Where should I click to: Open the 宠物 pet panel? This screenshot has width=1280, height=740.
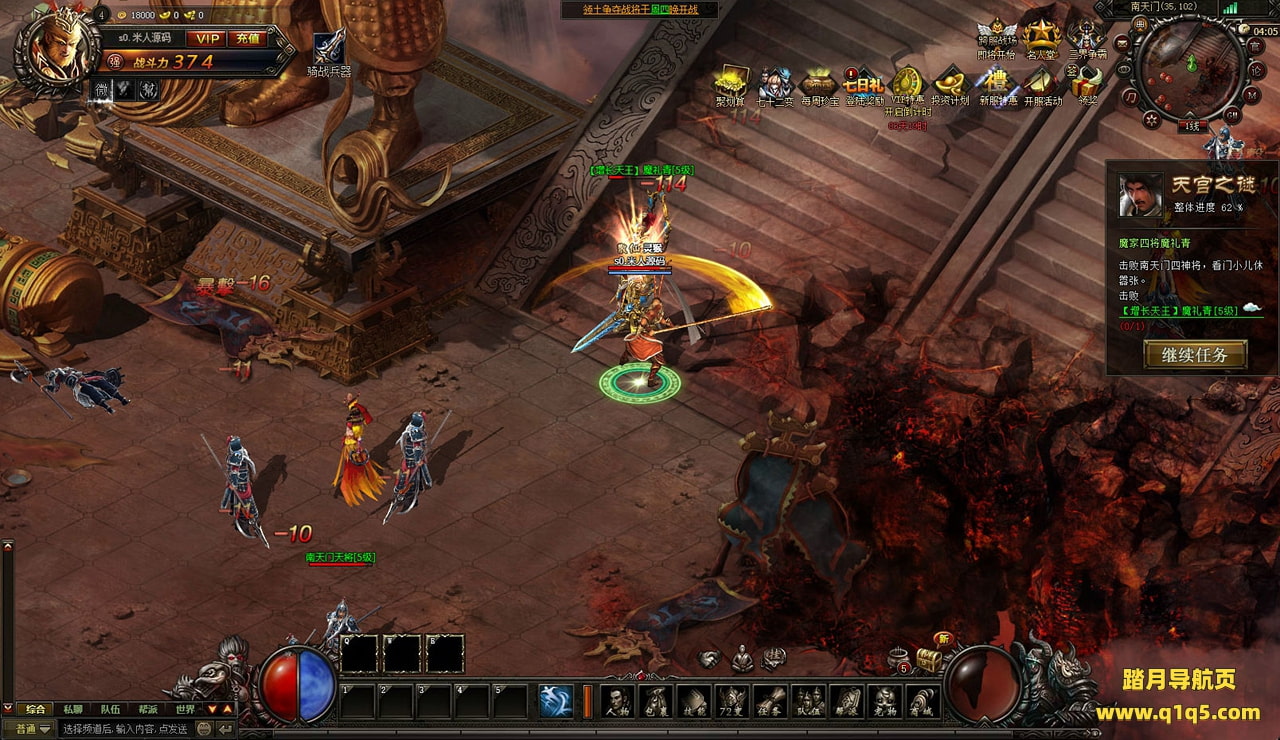[x=884, y=700]
